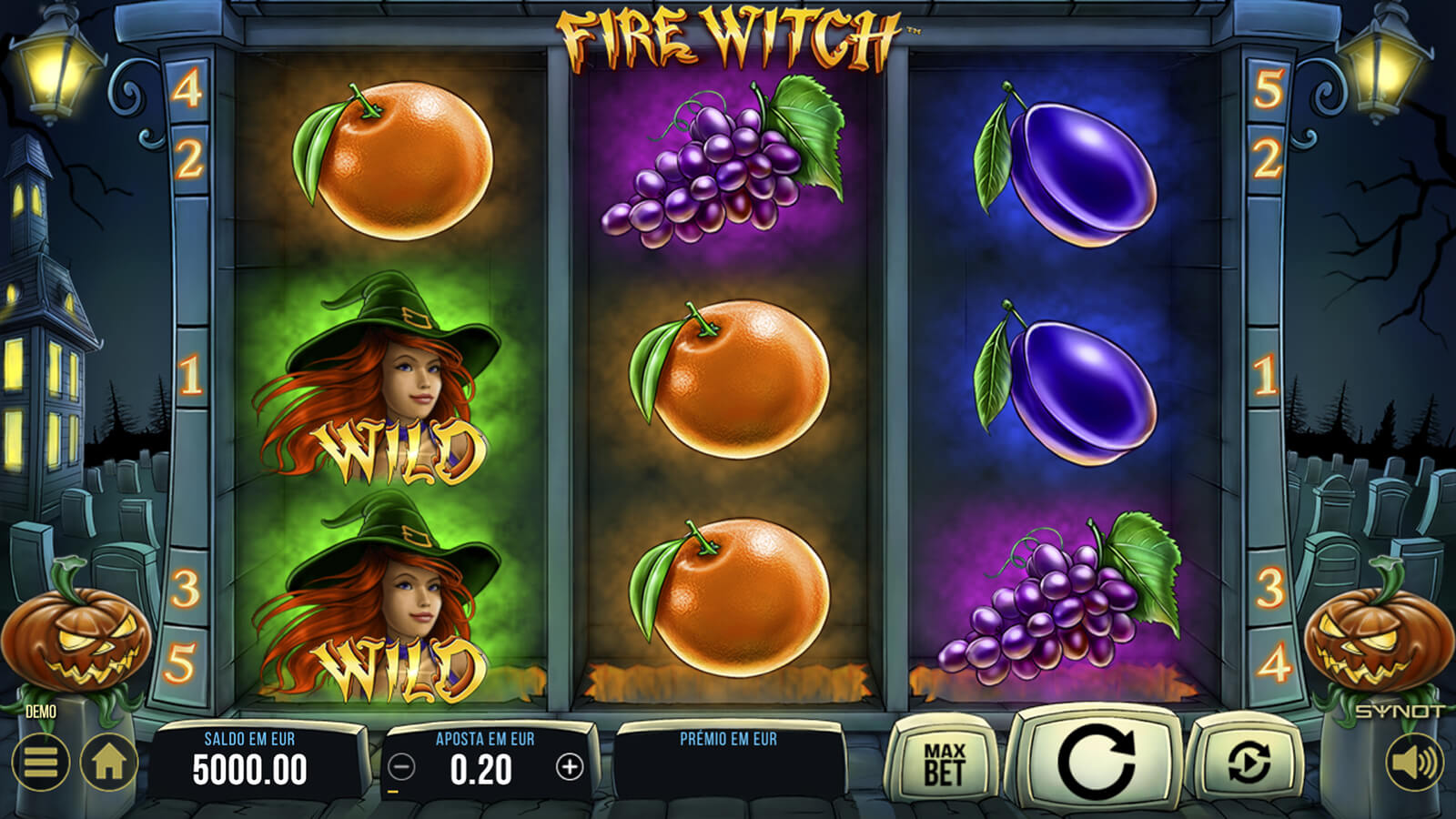This screenshot has height=819, width=1456.
Task: Activate the autoplay button
Action: [x=1249, y=763]
